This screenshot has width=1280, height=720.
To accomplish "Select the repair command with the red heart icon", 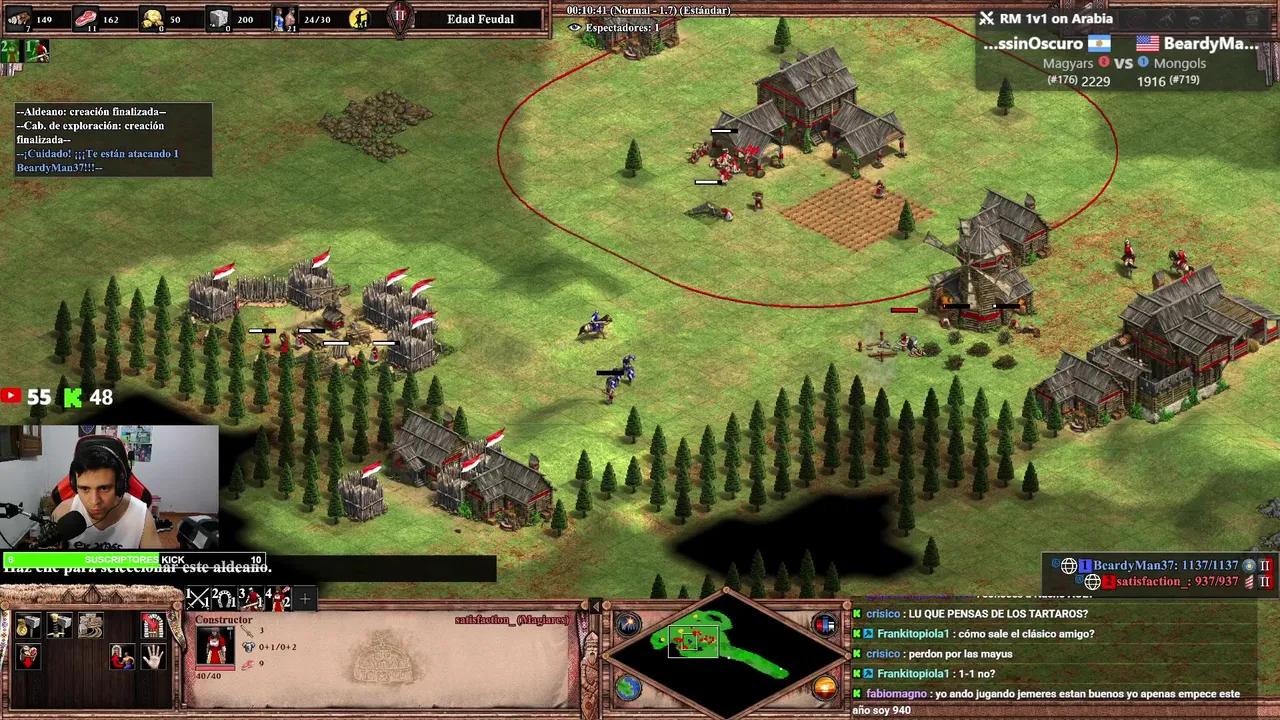I will point(28,657).
